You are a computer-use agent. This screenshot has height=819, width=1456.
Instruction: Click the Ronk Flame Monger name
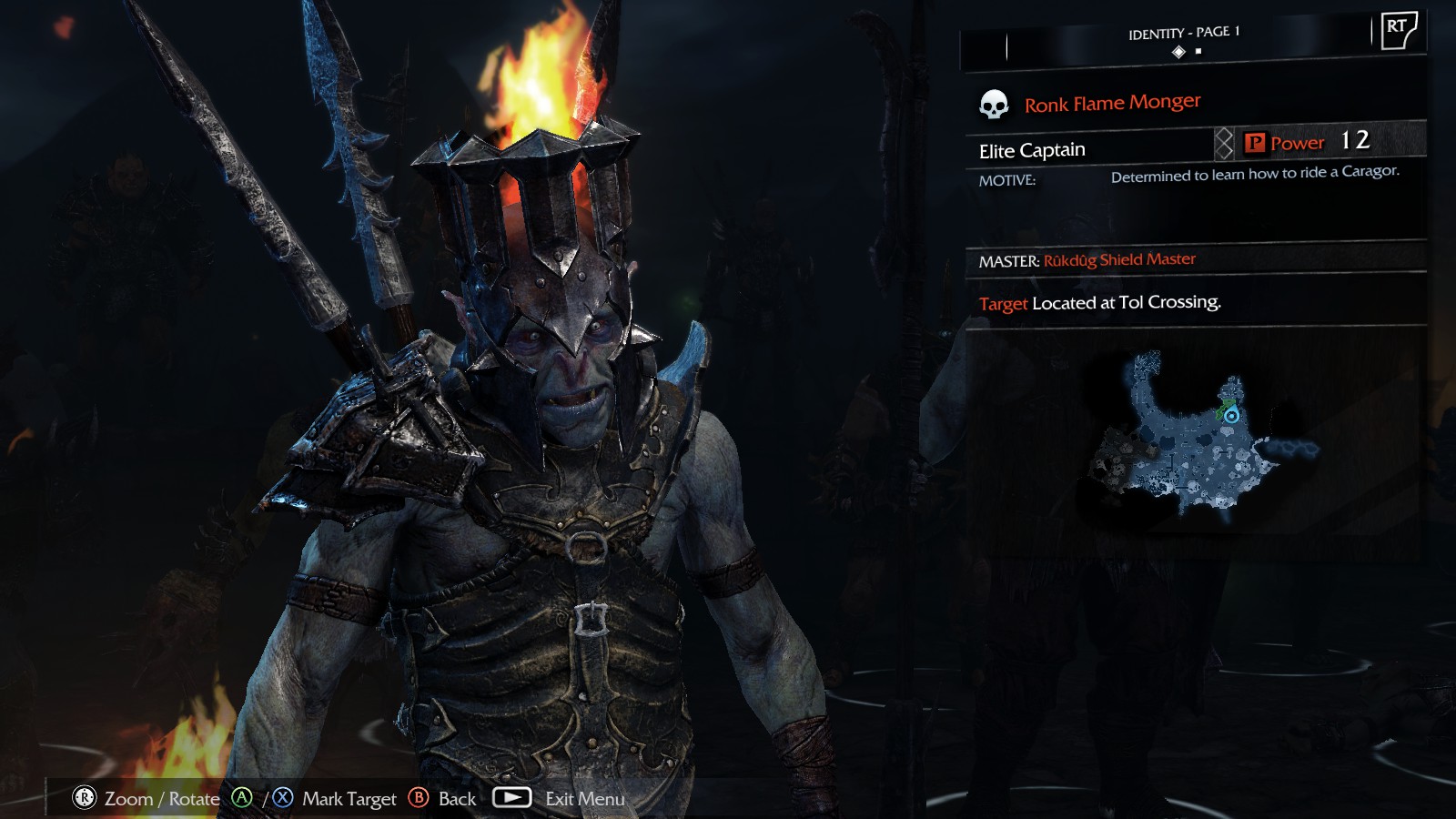pos(1112,103)
